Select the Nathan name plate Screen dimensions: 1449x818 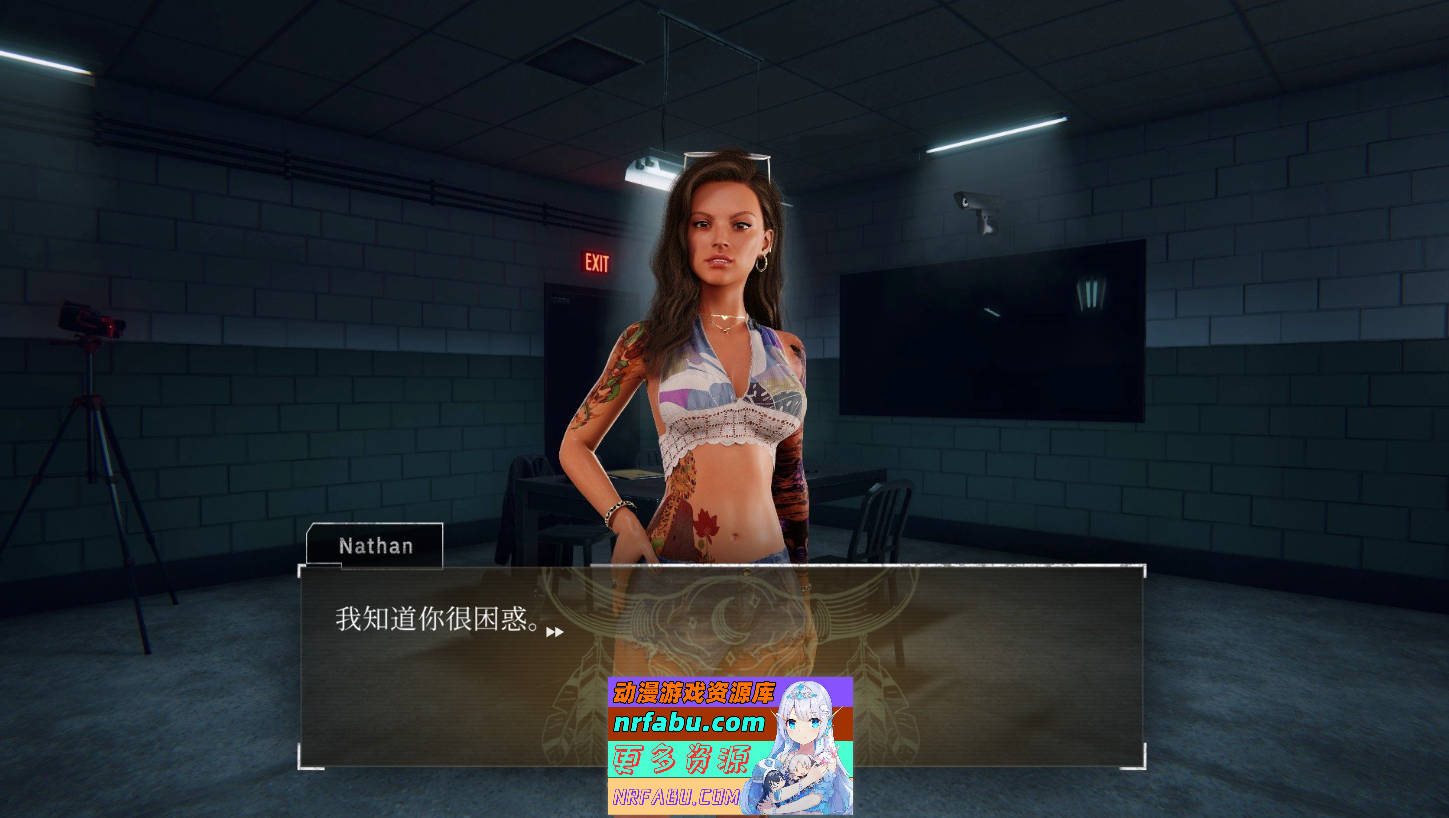374,546
